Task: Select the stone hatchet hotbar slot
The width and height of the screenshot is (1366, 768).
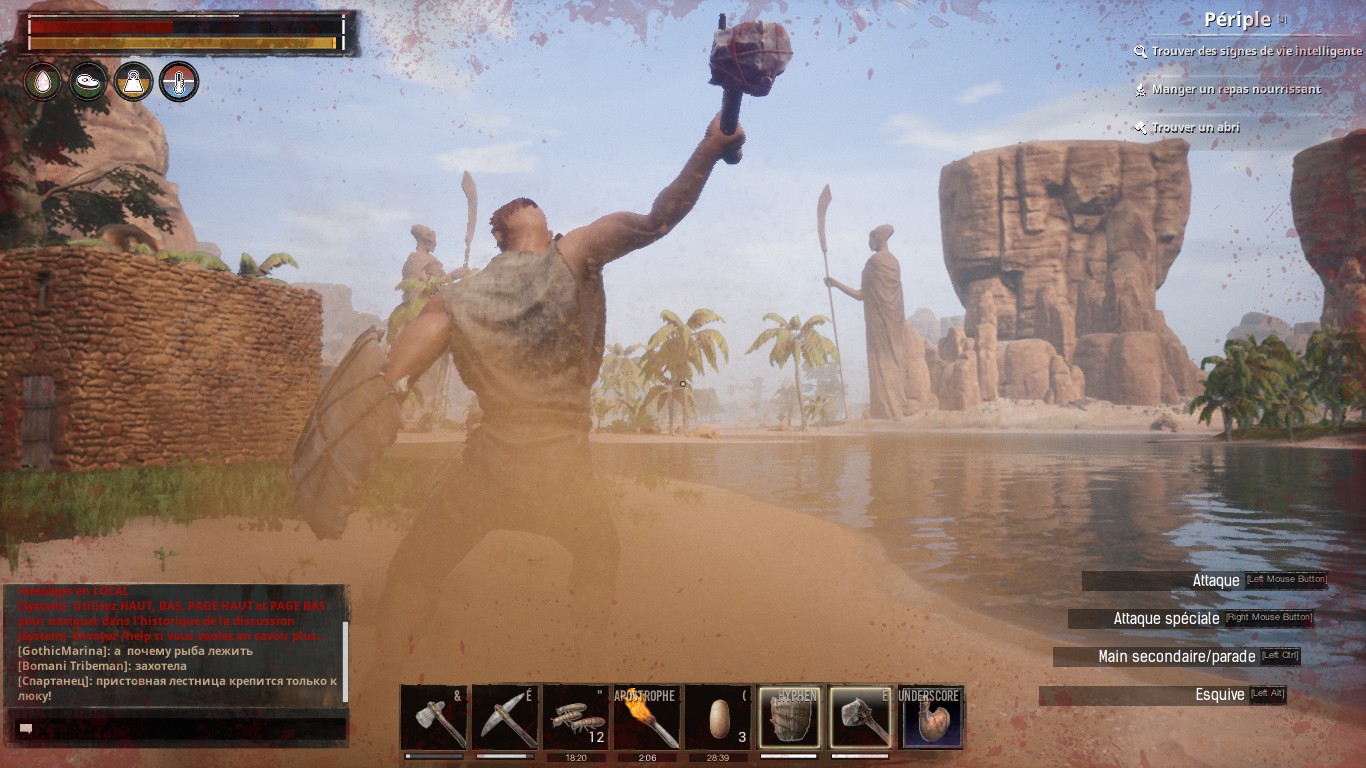Action: [434, 717]
